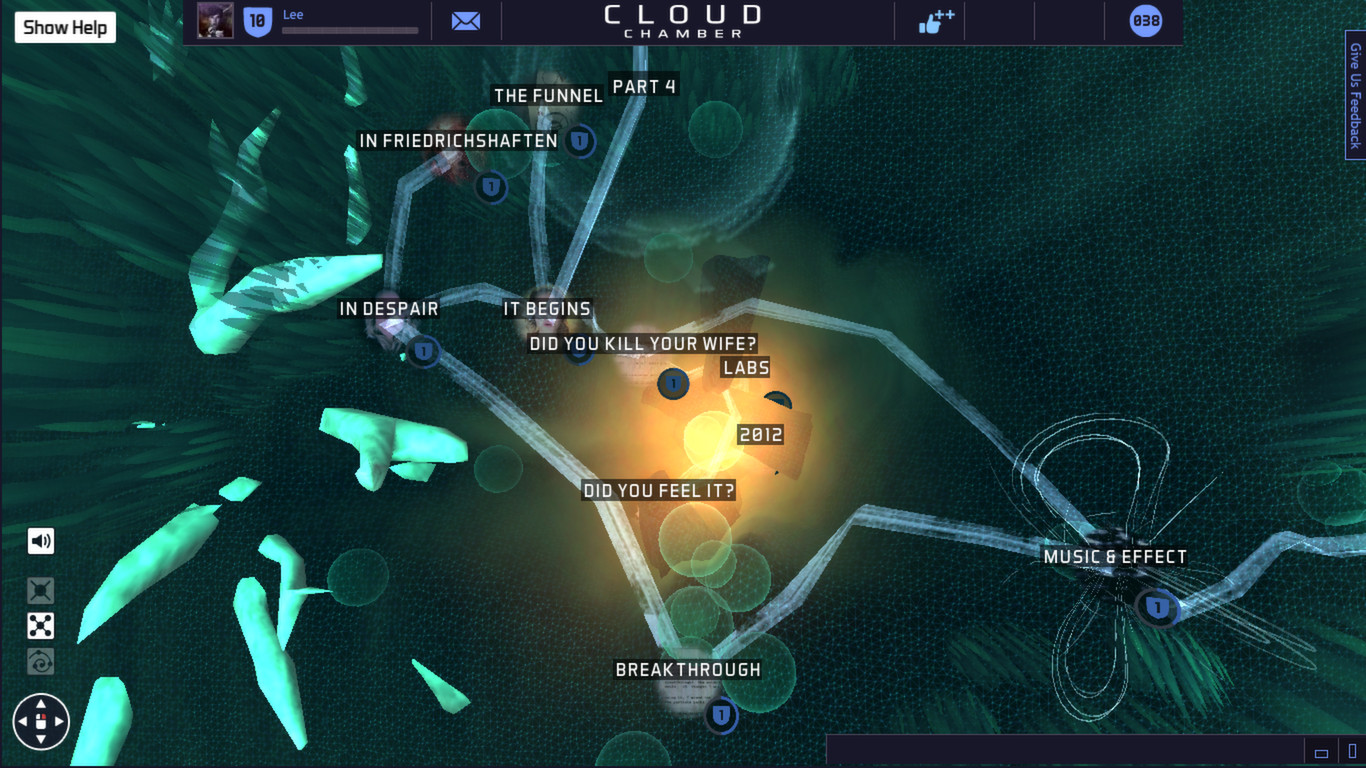Image resolution: width=1366 pixels, height=768 pixels.
Task: Select the 'BREAKTHROUGH' story node
Action: point(721,715)
